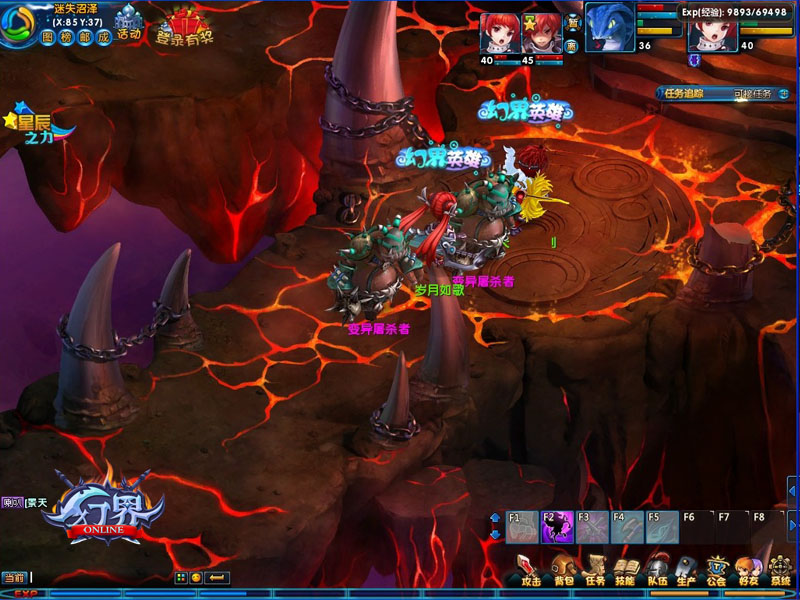Use the F1 fist skill slot
800x600 pixels.
(522, 527)
